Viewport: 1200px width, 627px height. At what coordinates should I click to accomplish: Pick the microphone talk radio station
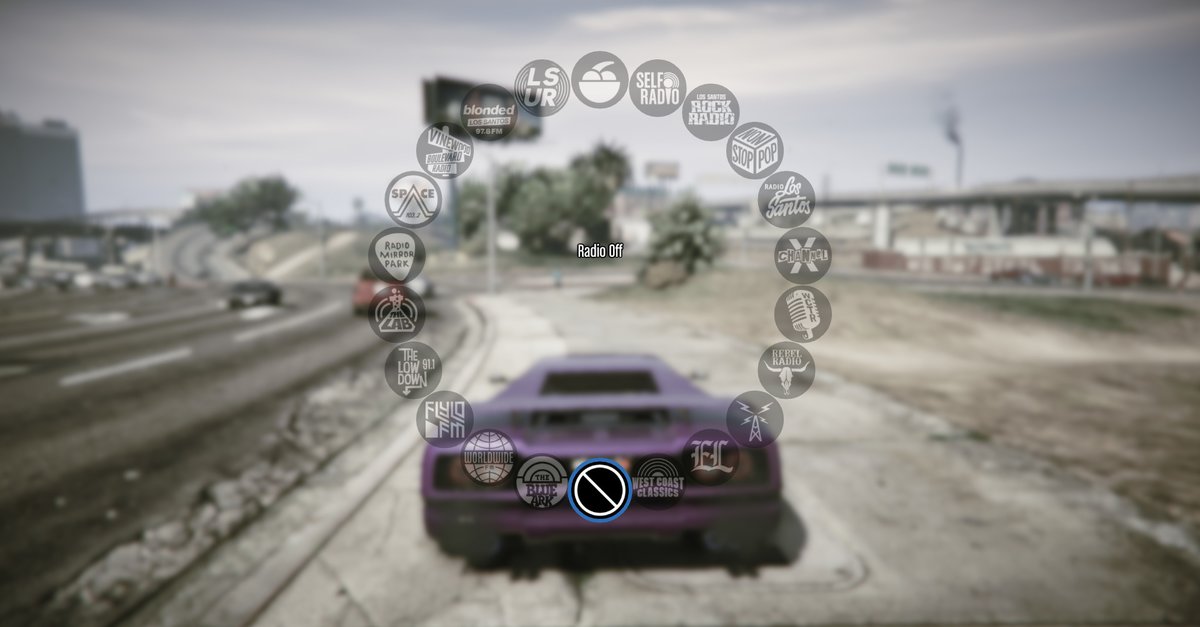click(802, 314)
